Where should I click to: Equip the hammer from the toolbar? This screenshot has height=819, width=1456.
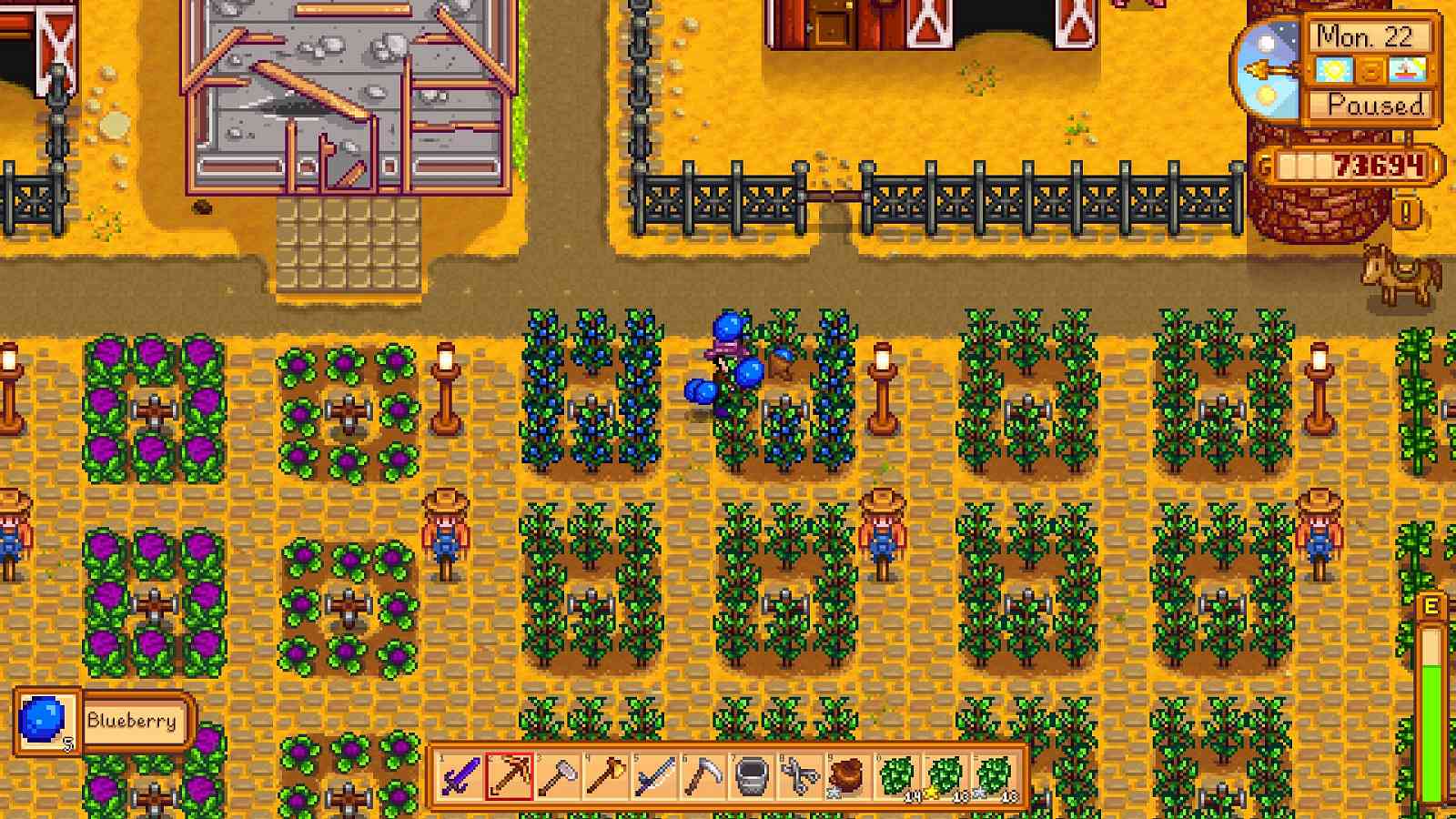click(557, 777)
